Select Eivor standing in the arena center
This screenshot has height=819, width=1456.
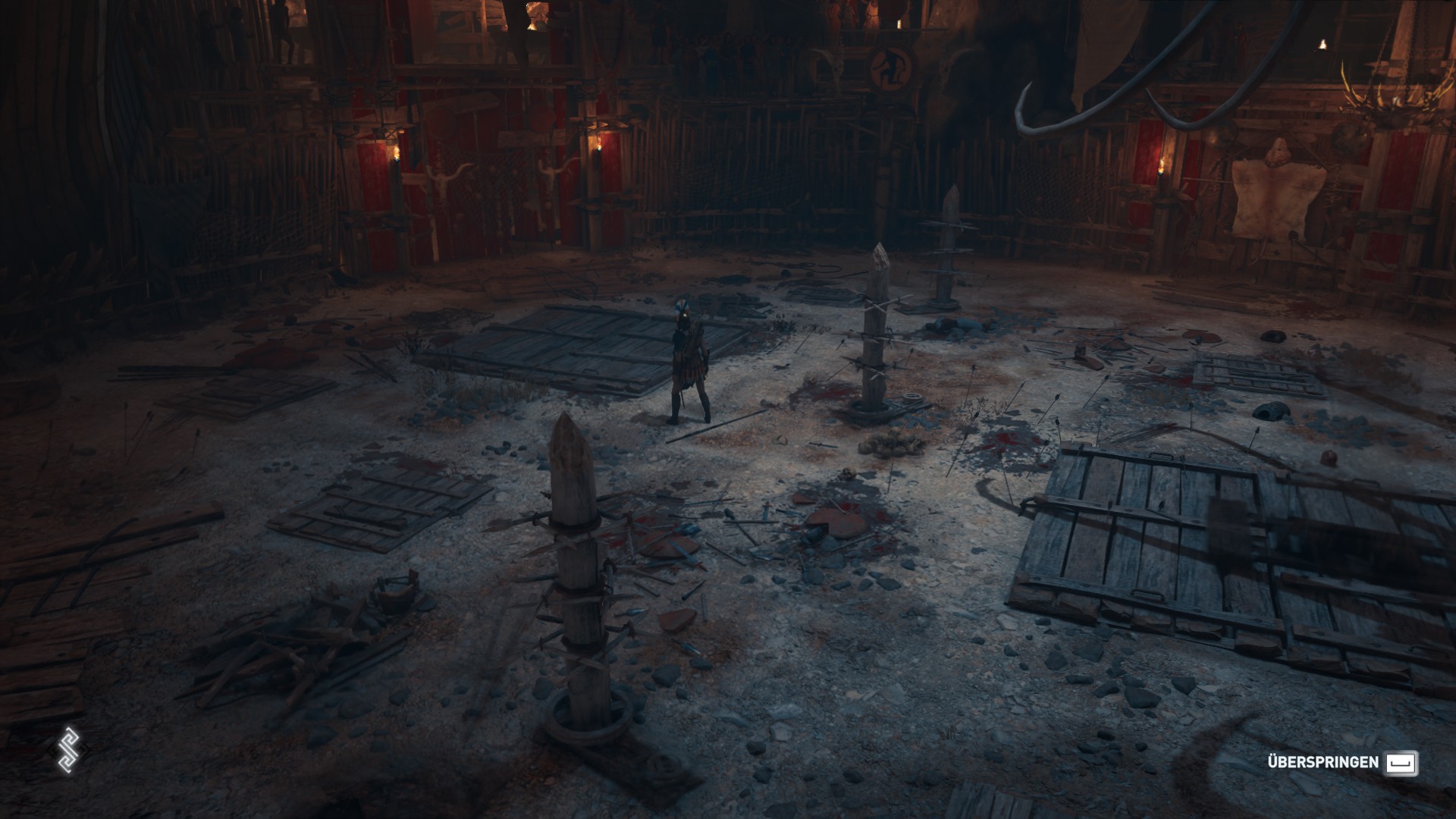tap(690, 356)
